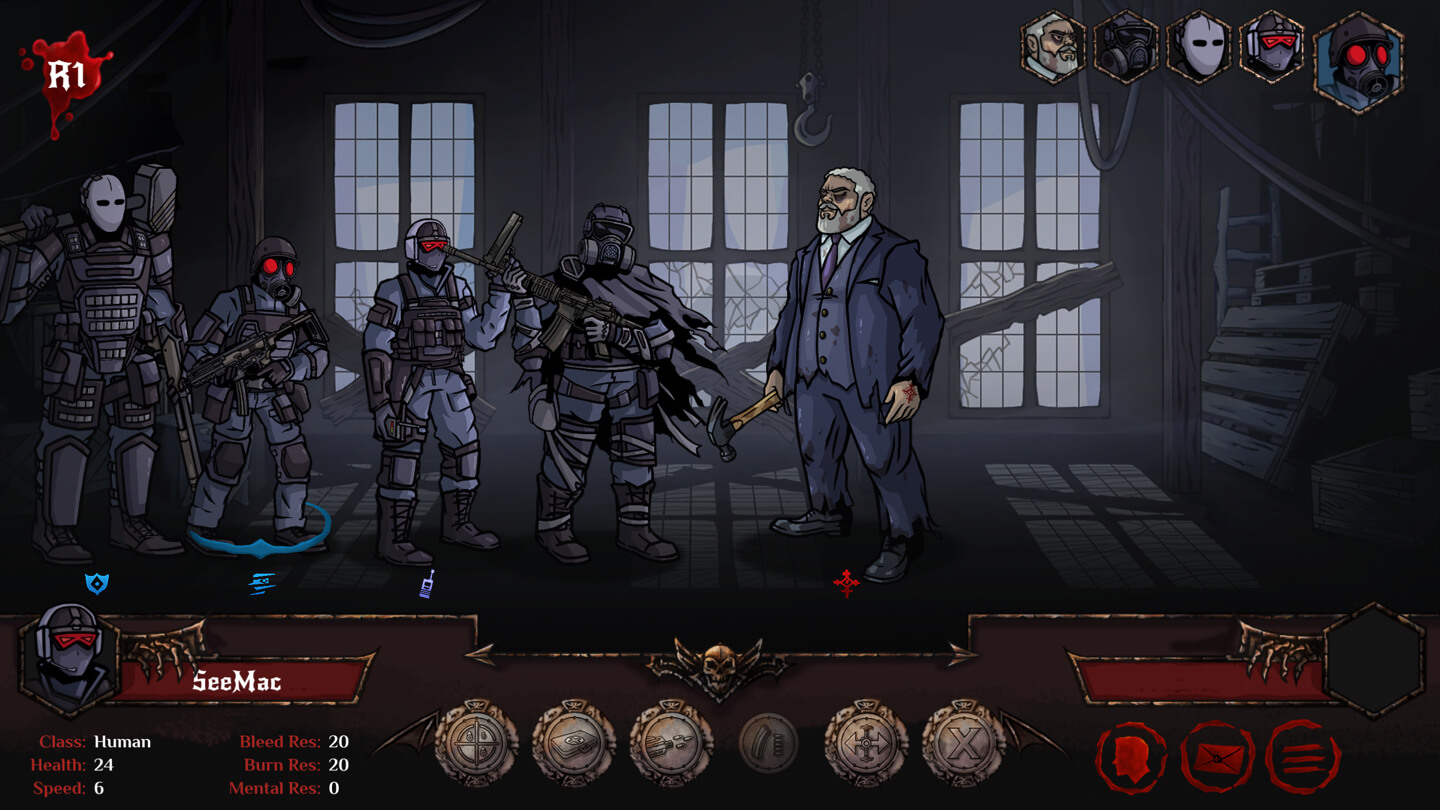The height and width of the screenshot is (810, 1440).
Task: Choose the four-arrow move action
Action: [x=865, y=743]
